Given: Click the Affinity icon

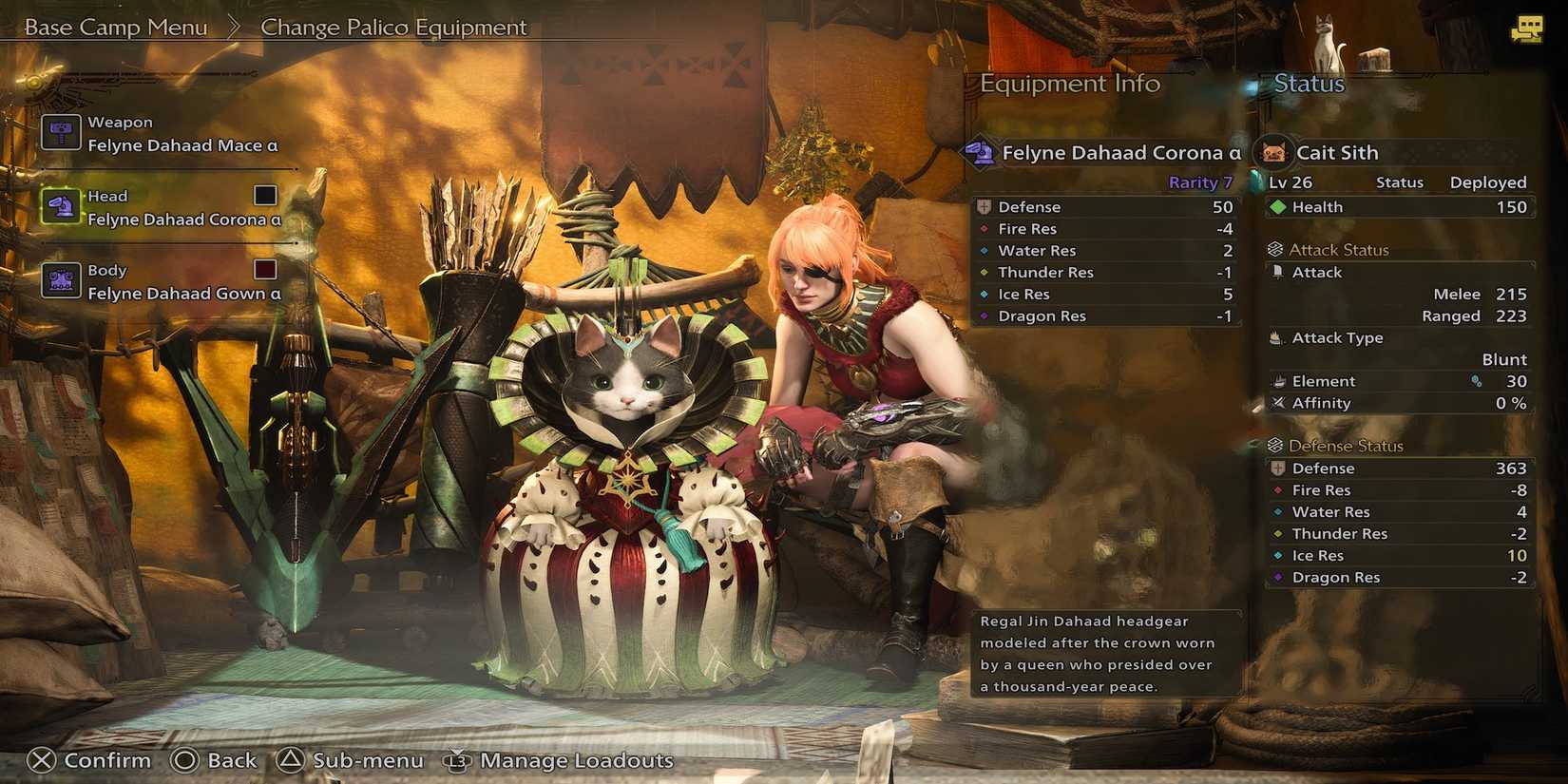Looking at the screenshot, I should point(1274,403).
